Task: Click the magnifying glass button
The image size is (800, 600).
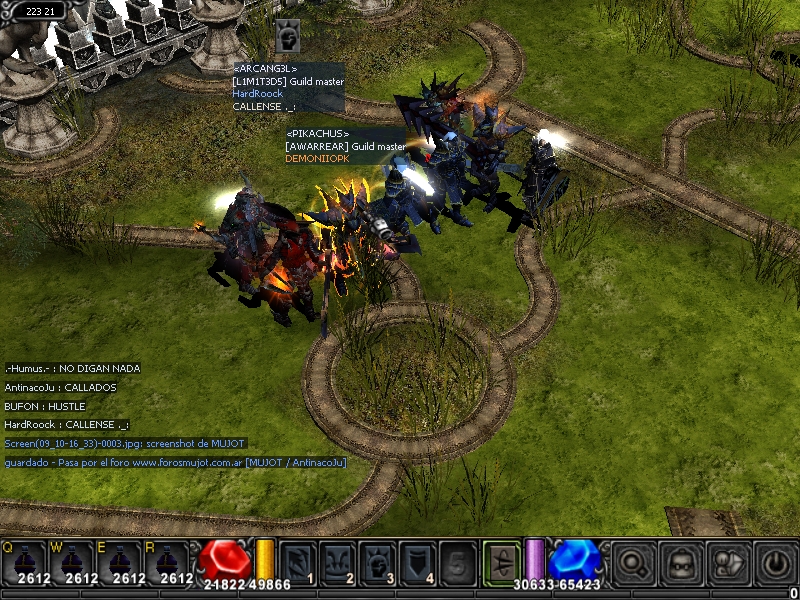Action: click(635, 562)
